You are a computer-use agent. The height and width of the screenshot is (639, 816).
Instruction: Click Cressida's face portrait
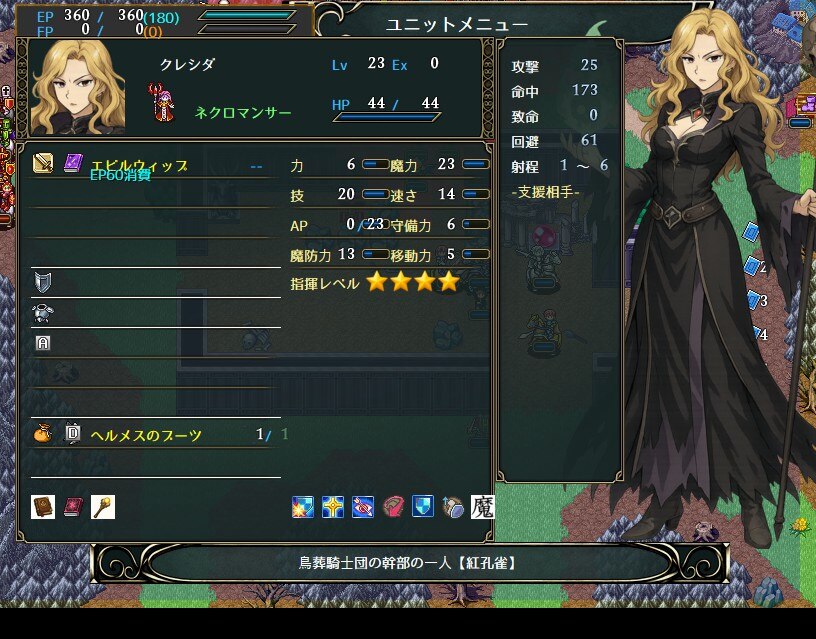pos(78,89)
